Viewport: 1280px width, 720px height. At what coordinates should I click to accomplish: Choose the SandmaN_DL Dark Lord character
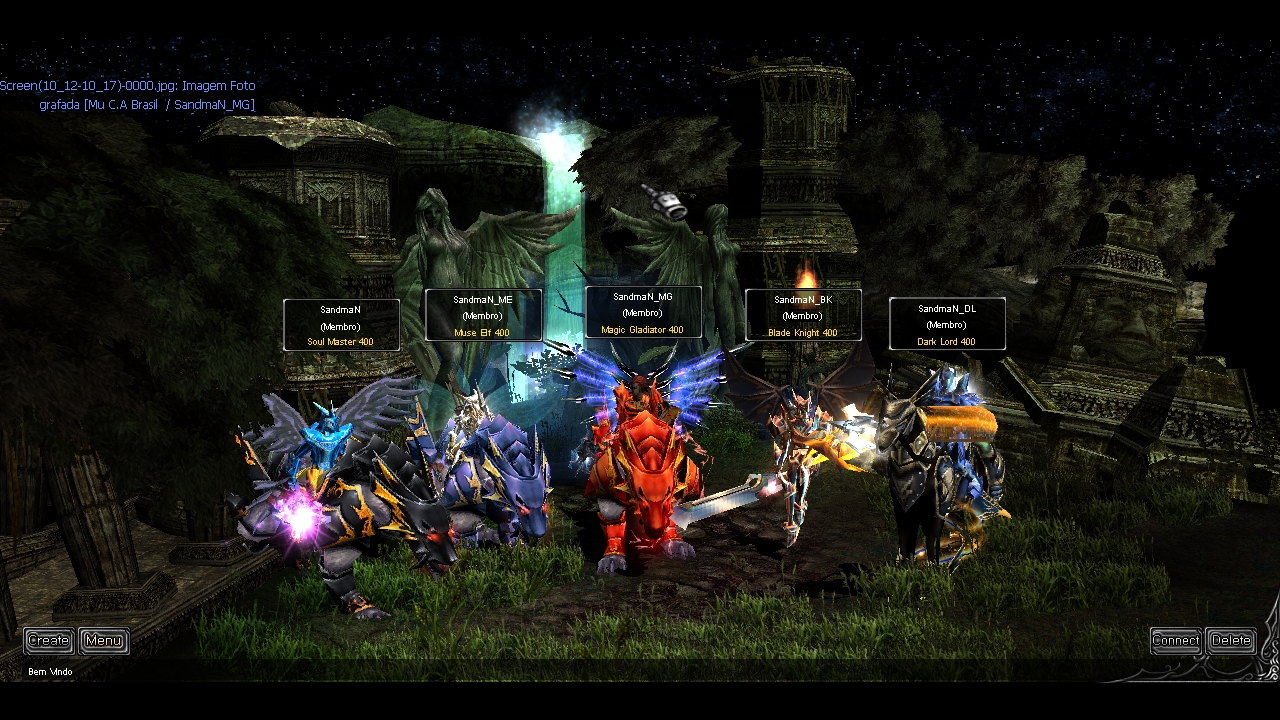point(940,470)
